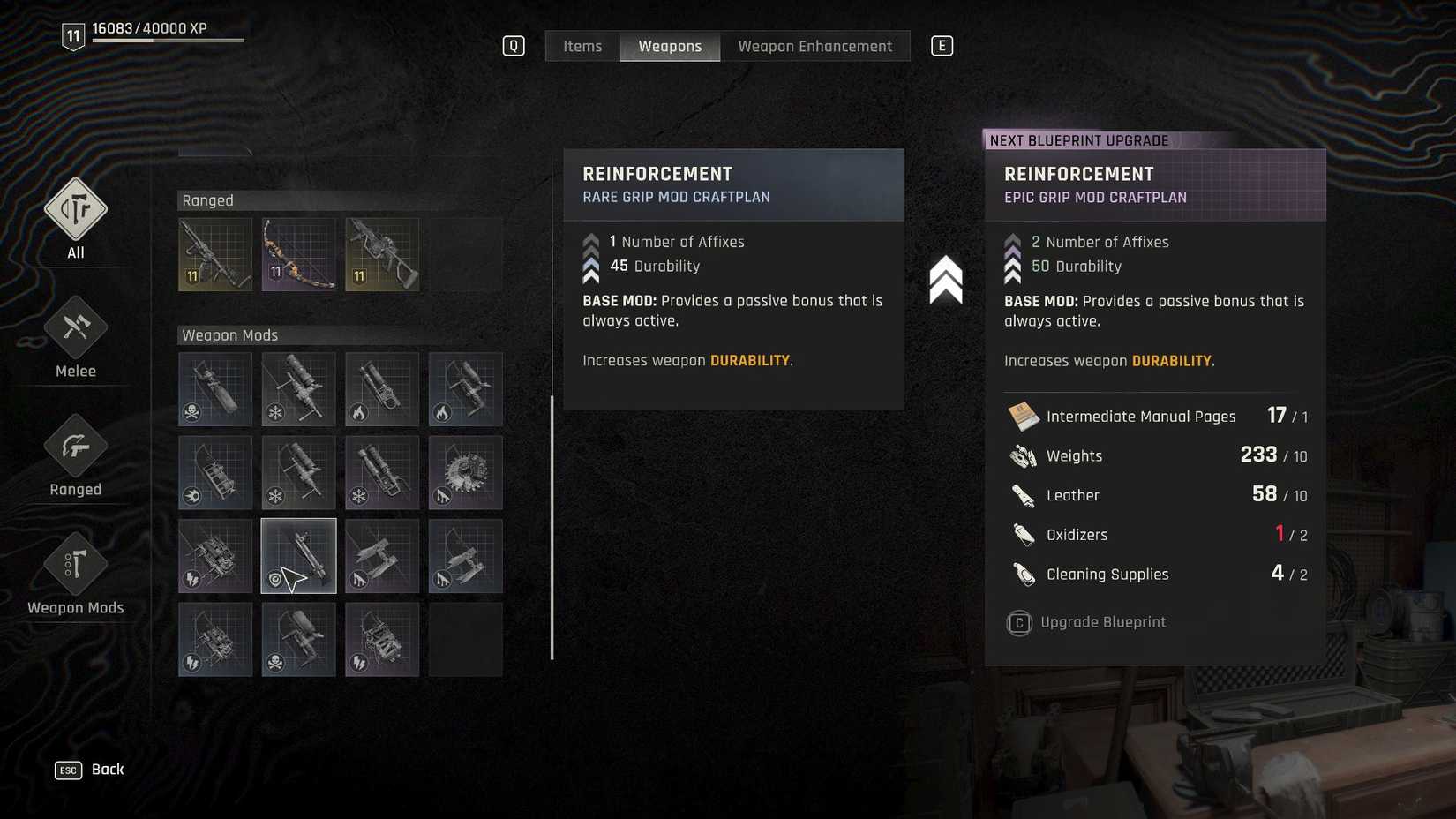Click the upgrade chevrons between craftplans
This screenshot has width=1456, height=819.
tap(945, 280)
